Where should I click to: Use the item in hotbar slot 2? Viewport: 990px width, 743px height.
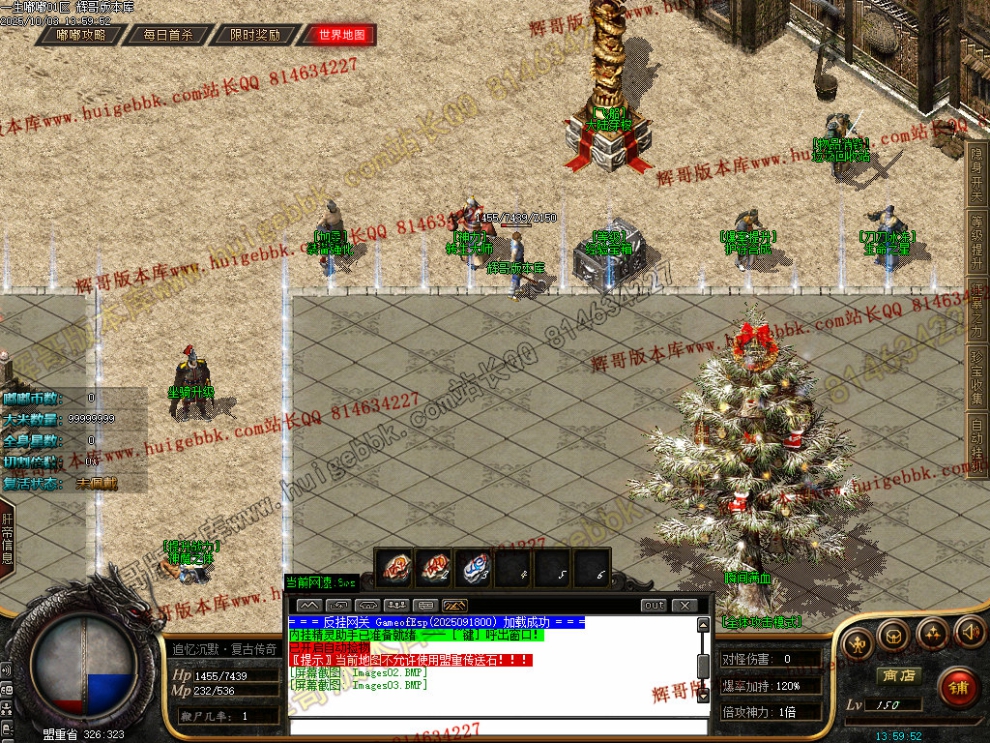tap(434, 567)
